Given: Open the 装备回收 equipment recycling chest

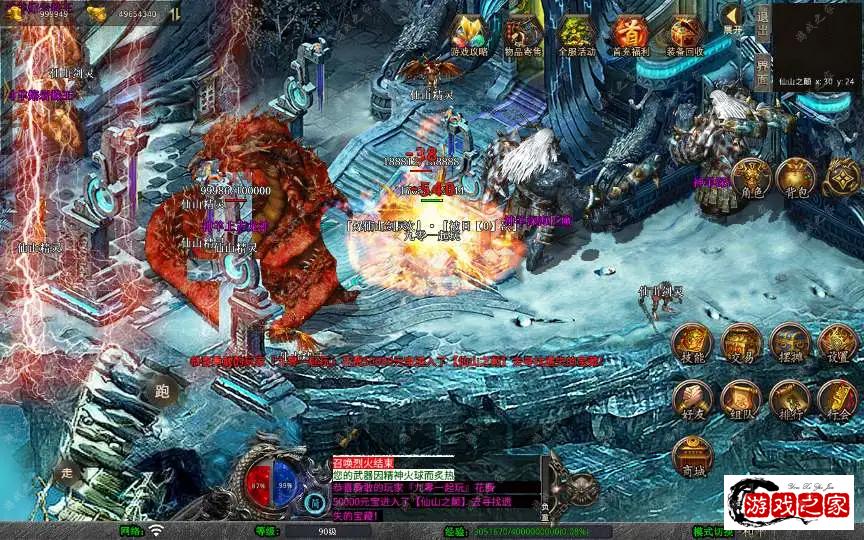Looking at the screenshot, I should click(686, 35).
